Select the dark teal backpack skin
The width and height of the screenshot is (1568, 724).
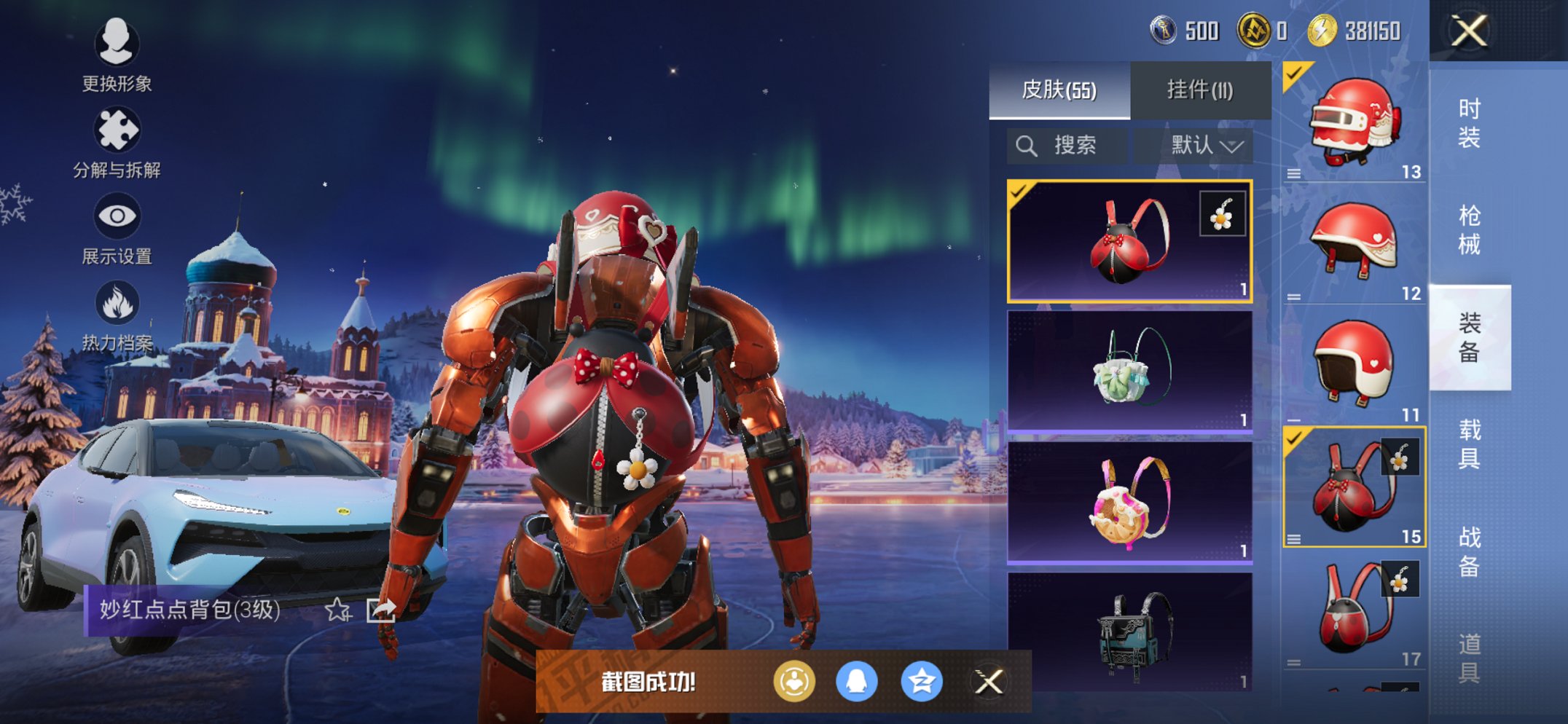point(1129,631)
